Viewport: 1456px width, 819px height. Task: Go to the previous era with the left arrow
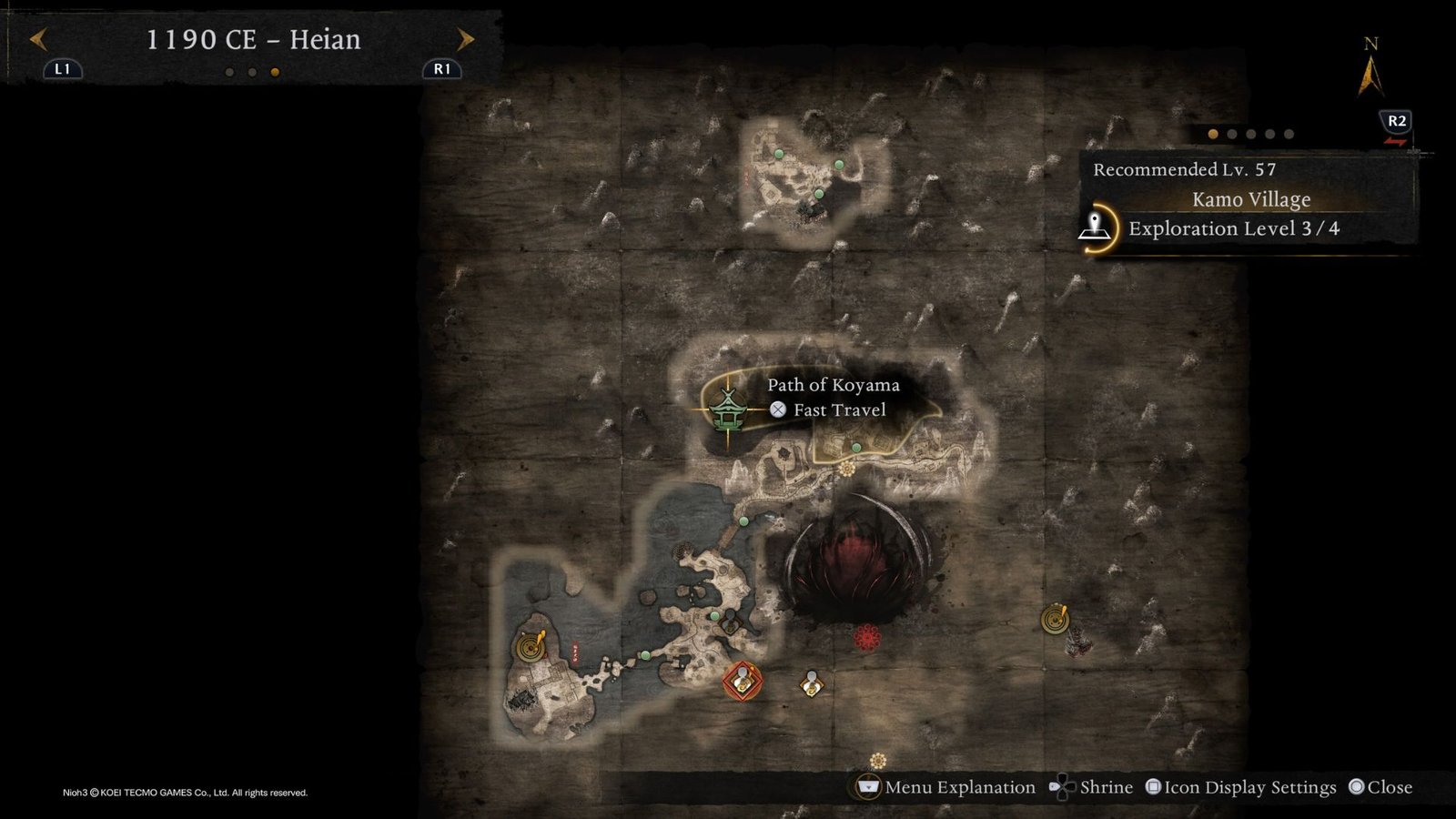(38, 39)
